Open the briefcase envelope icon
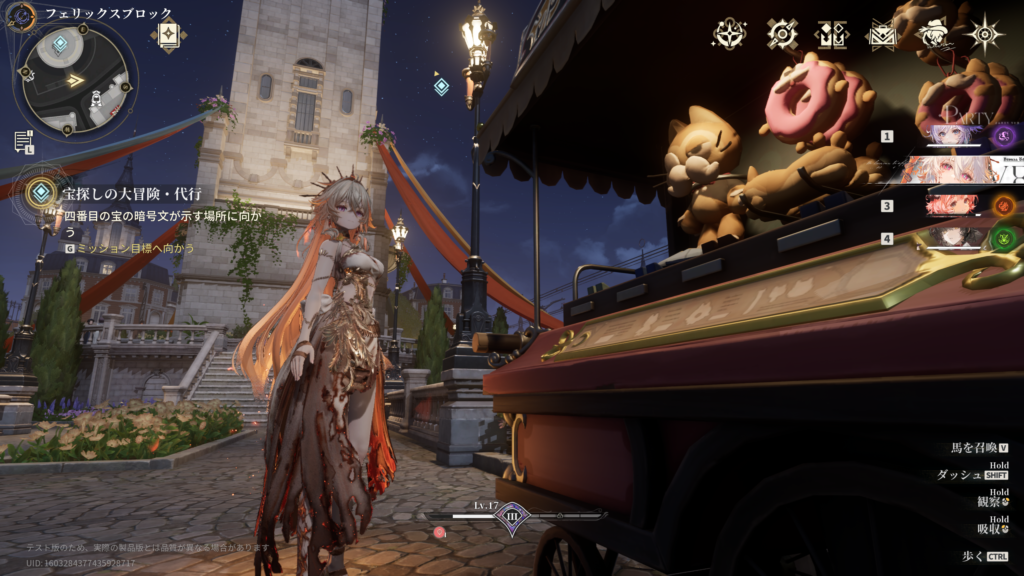The image size is (1024, 576). (881, 35)
